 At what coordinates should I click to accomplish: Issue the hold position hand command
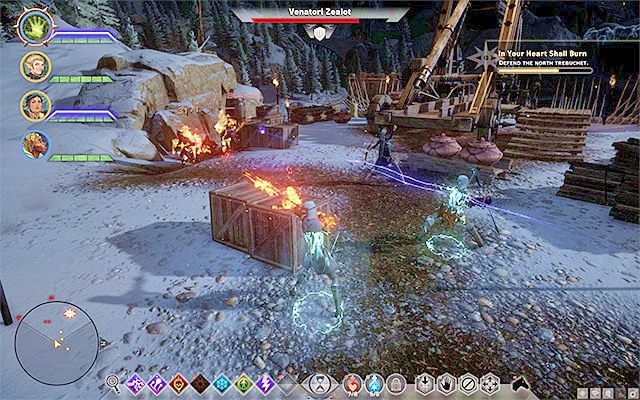pyautogui.click(x=446, y=383)
